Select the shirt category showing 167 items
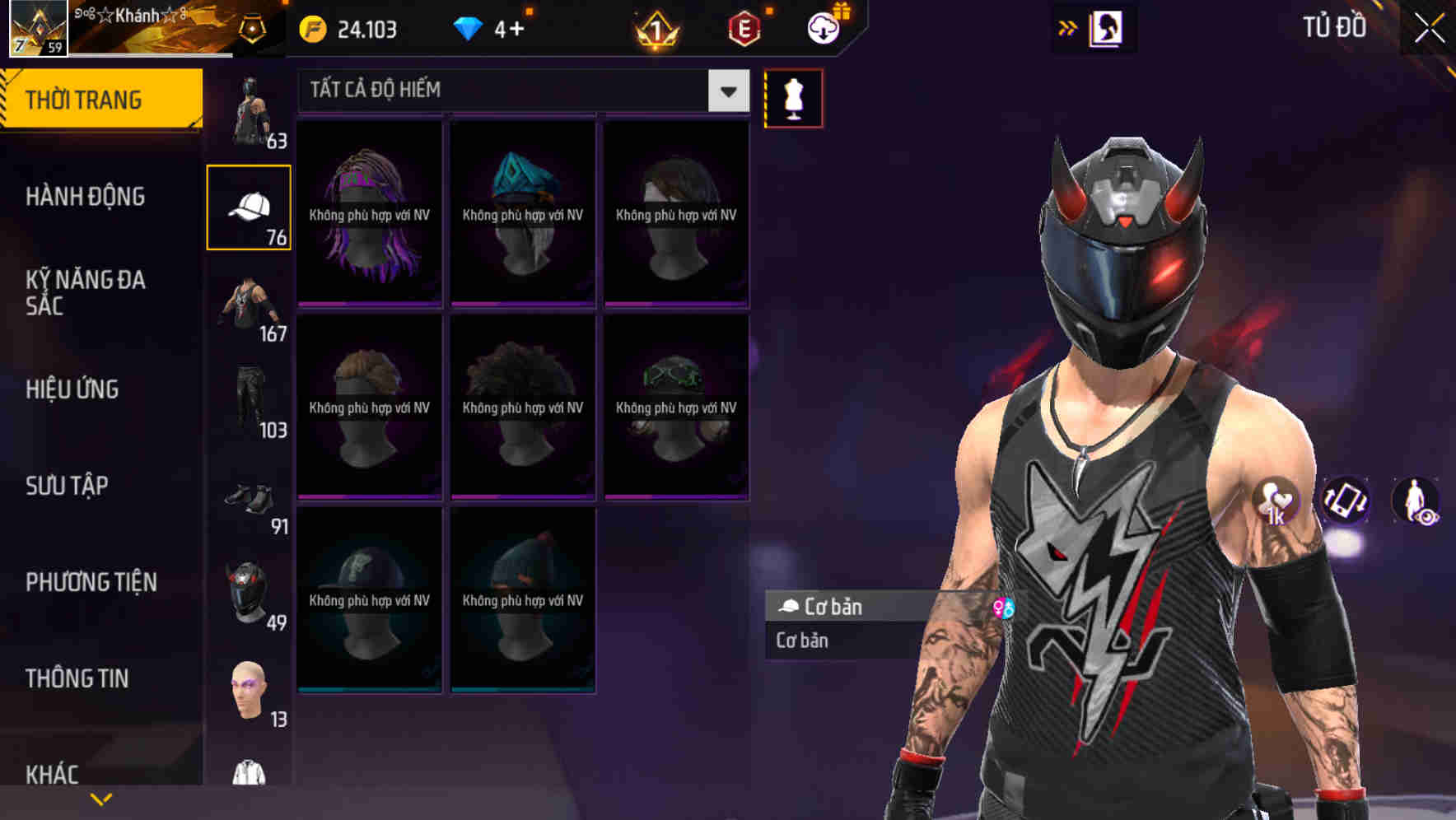 coord(249,301)
